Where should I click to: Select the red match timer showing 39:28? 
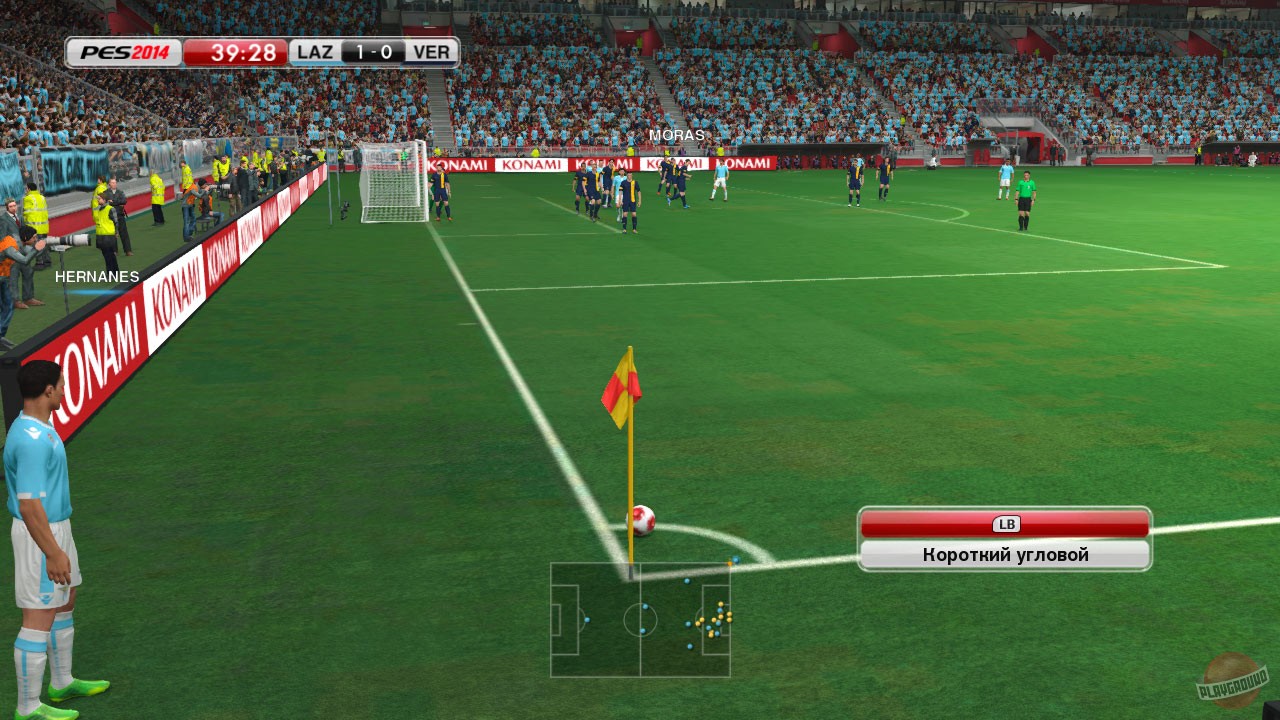click(x=243, y=51)
